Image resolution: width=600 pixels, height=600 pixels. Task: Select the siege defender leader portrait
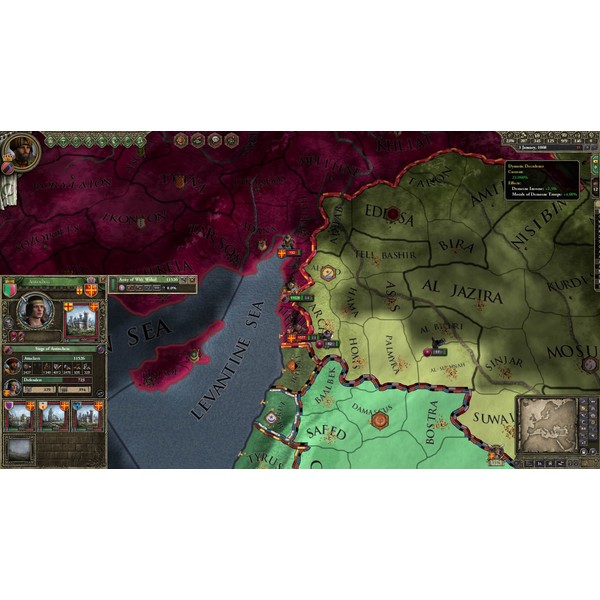pos(13,386)
